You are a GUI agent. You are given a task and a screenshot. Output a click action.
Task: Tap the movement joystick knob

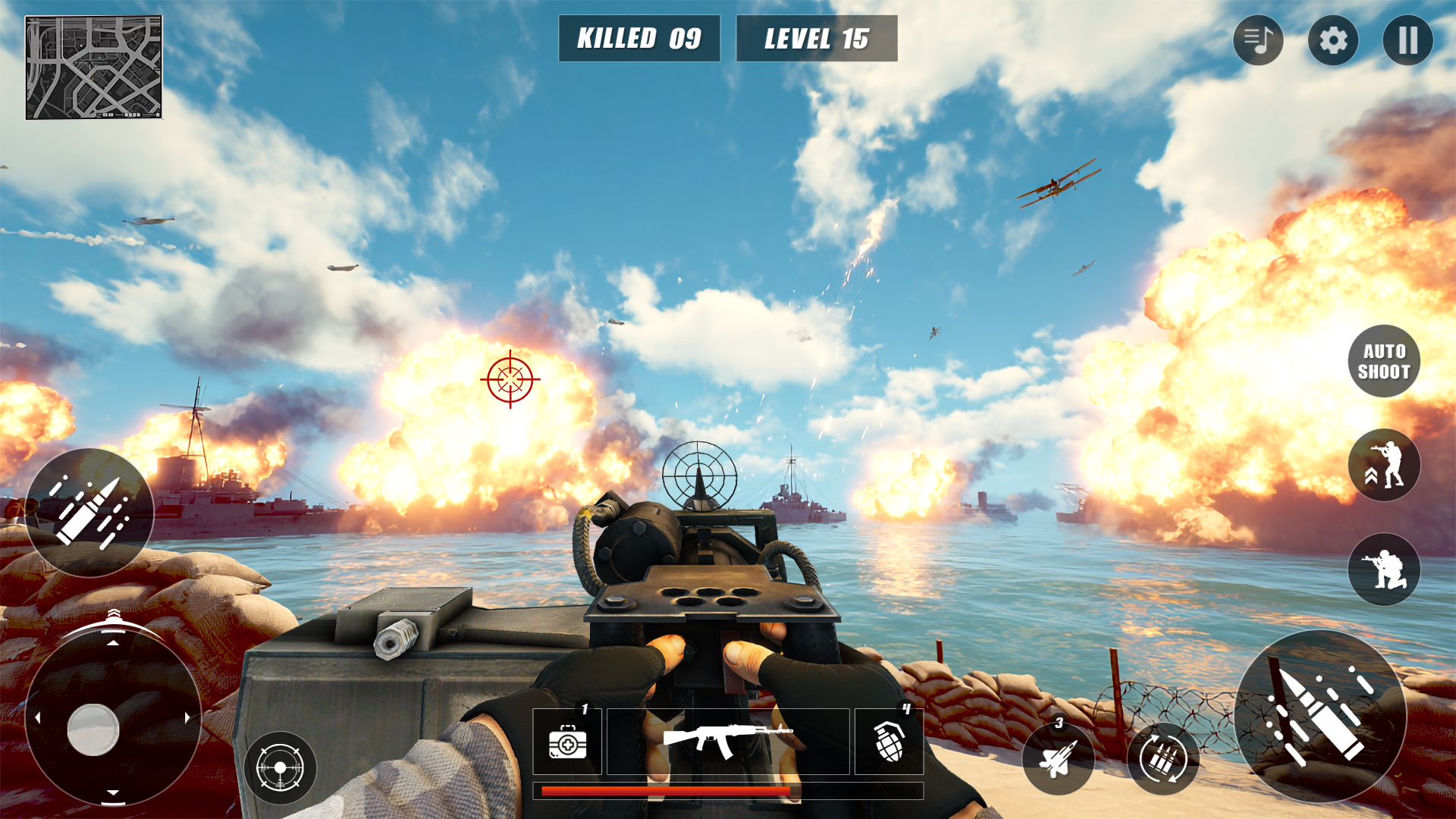click(x=93, y=730)
